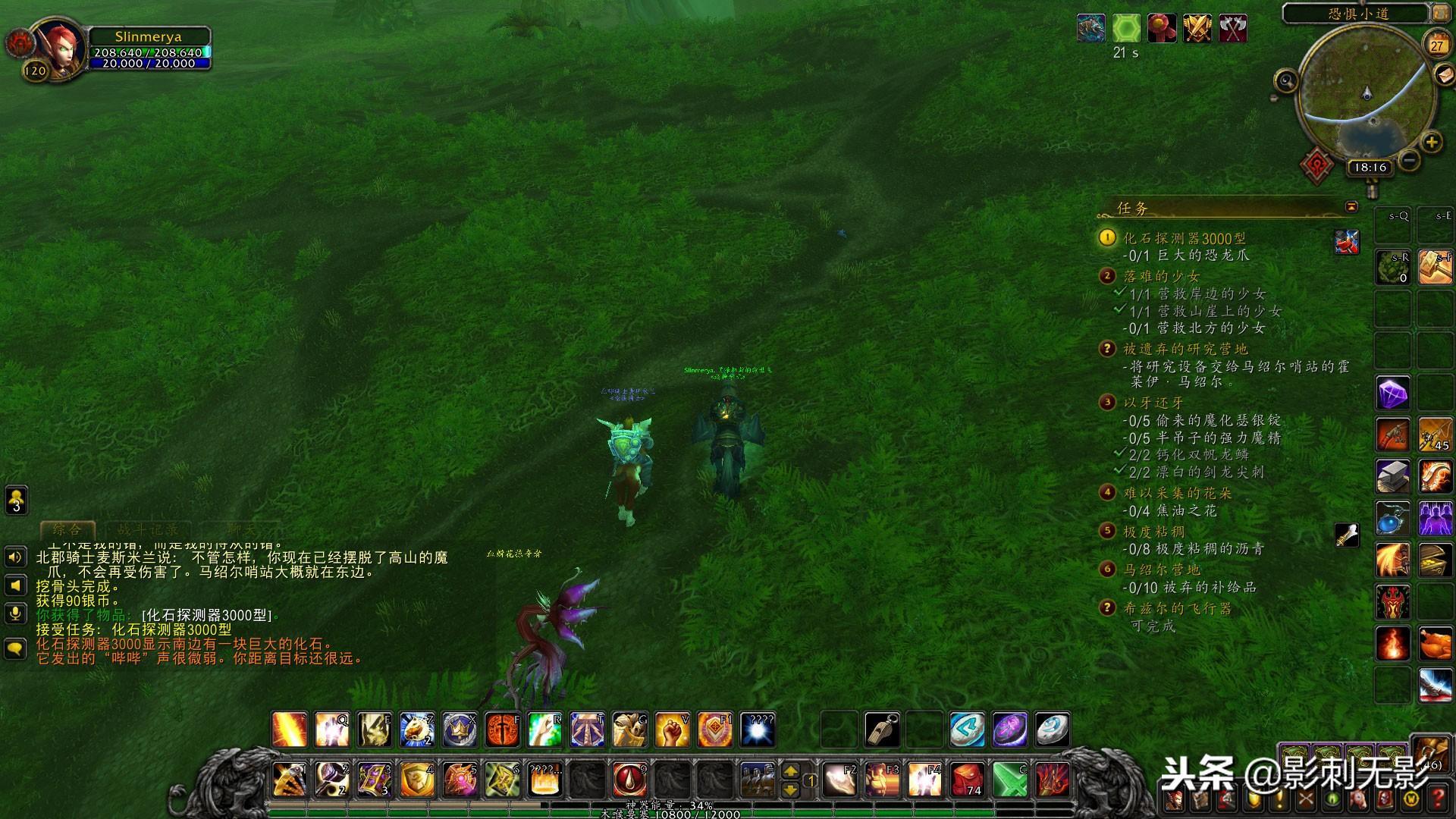The height and width of the screenshot is (819, 1456).
Task: Open the calendar button showing 27
Action: click(1436, 44)
